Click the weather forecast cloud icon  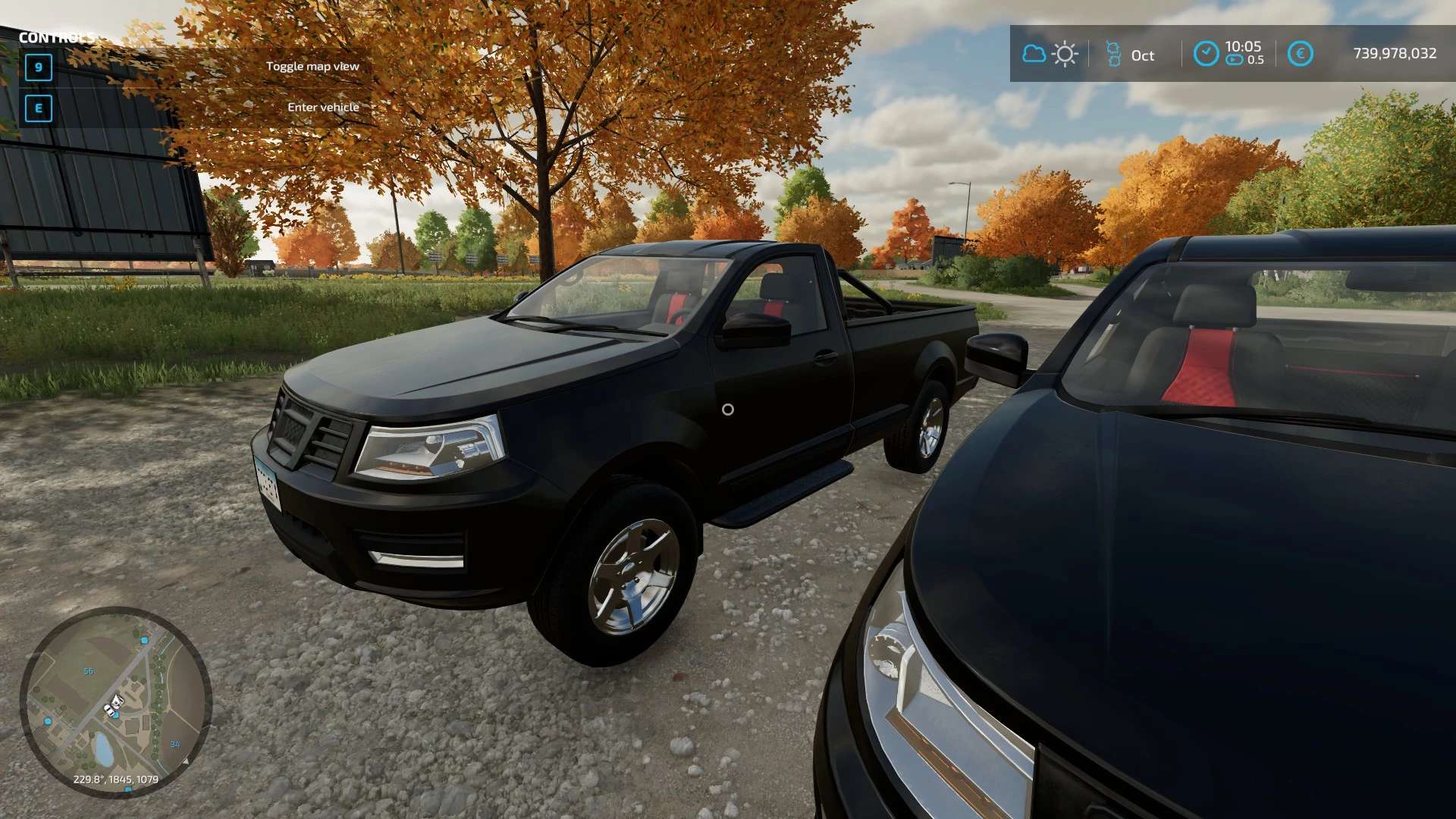coord(1034,54)
